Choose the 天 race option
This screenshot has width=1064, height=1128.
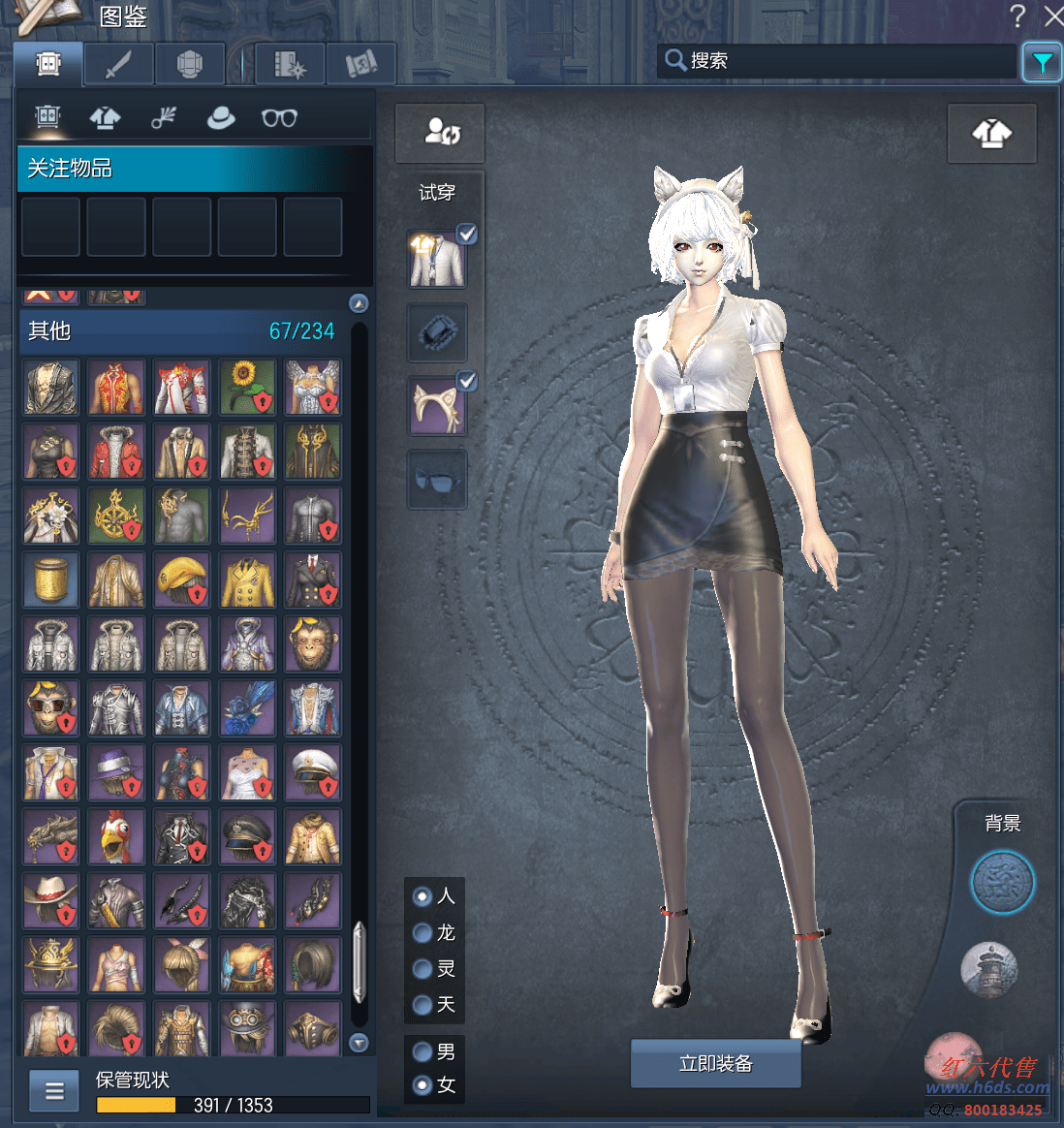[x=422, y=1005]
